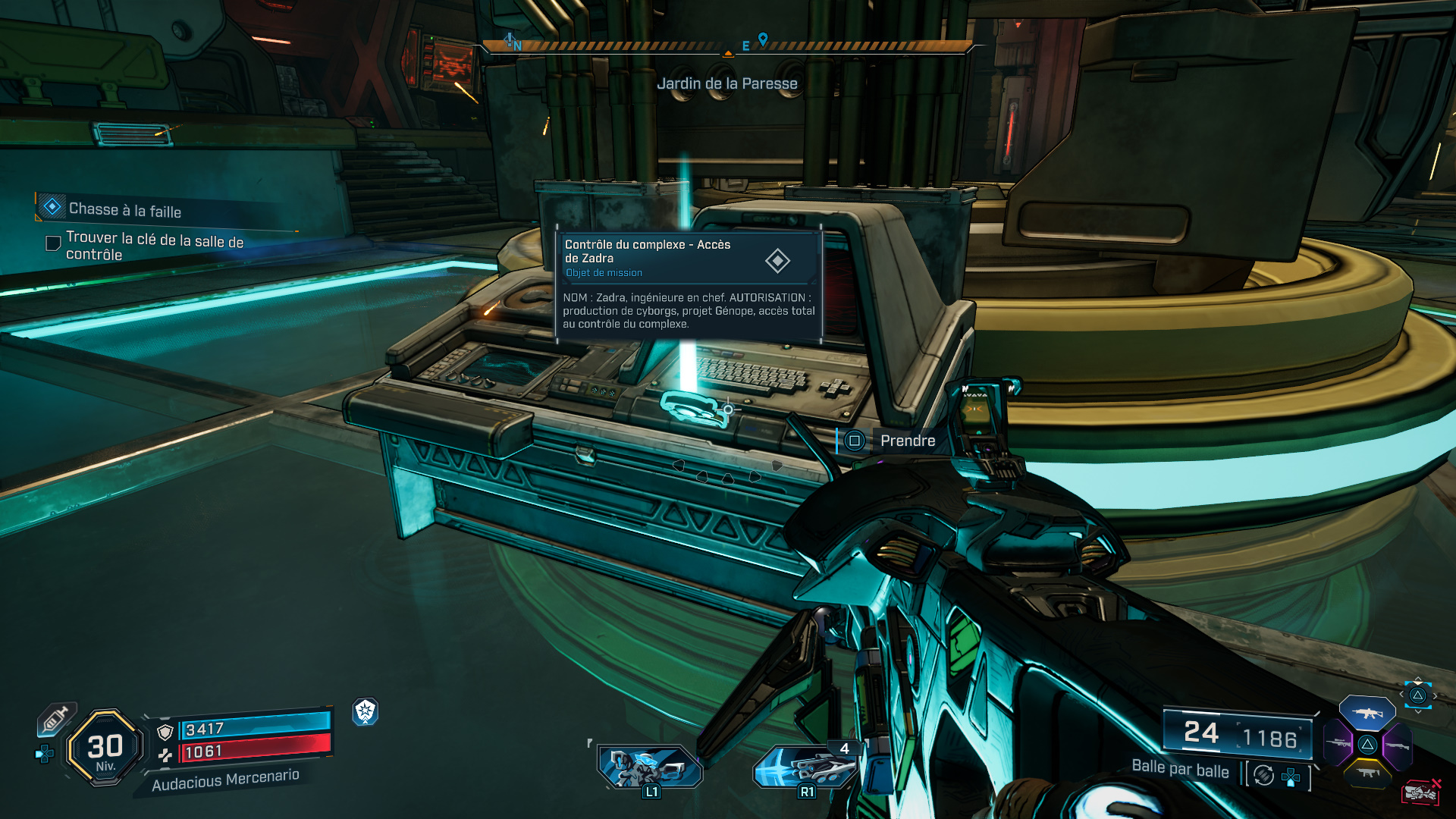Activate the action skill icon with the gunner
1456x819 pixels.
click(x=649, y=767)
